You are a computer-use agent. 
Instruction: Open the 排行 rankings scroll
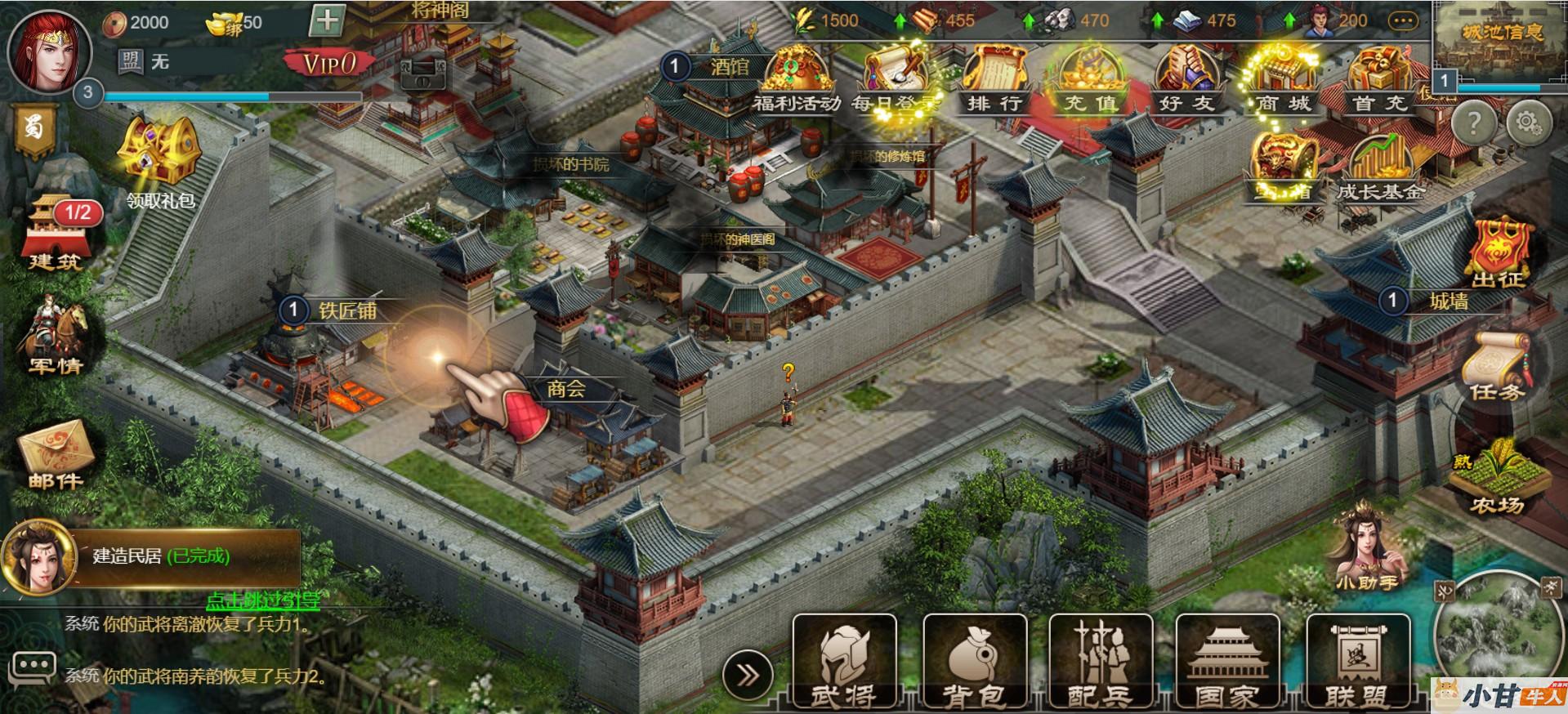994,80
